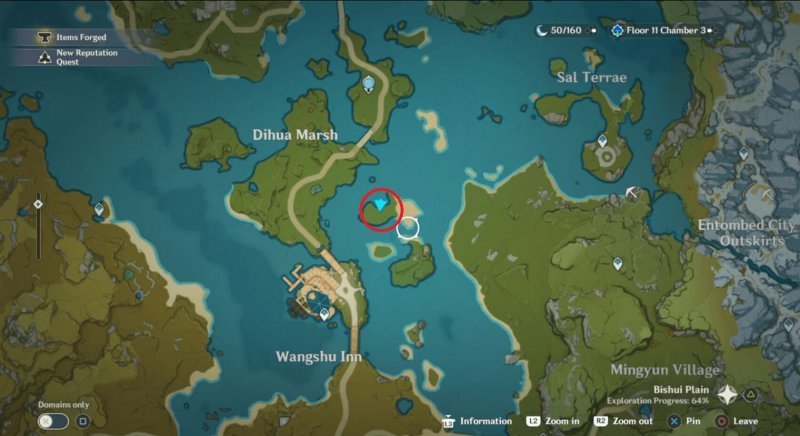Click the pickaxe marker south of Sal Terrae
The width and height of the screenshot is (800, 436).
pos(632,192)
